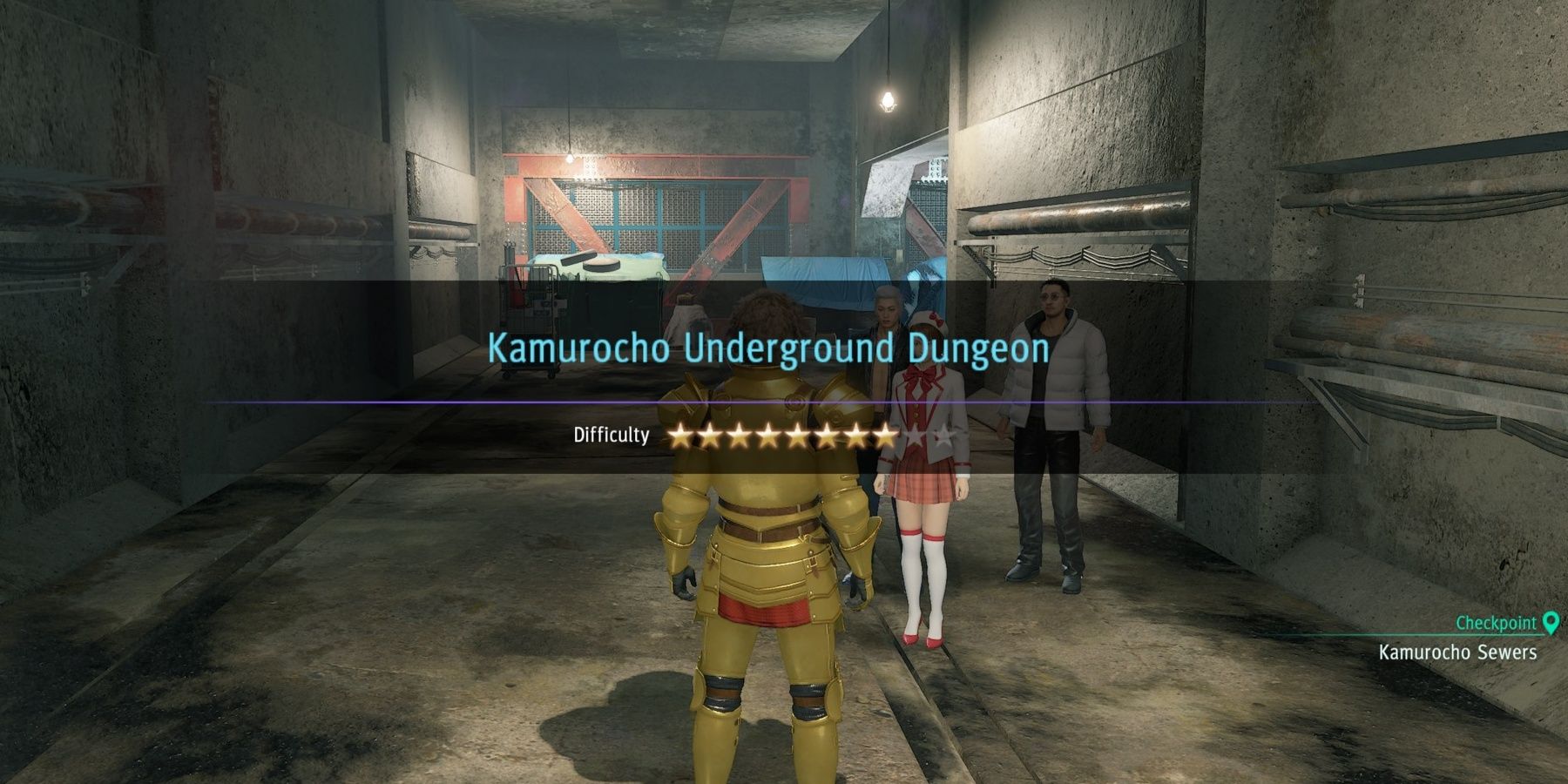Click the seventh gold difficulty star
This screenshot has height=784, width=1568.
coord(856,435)
